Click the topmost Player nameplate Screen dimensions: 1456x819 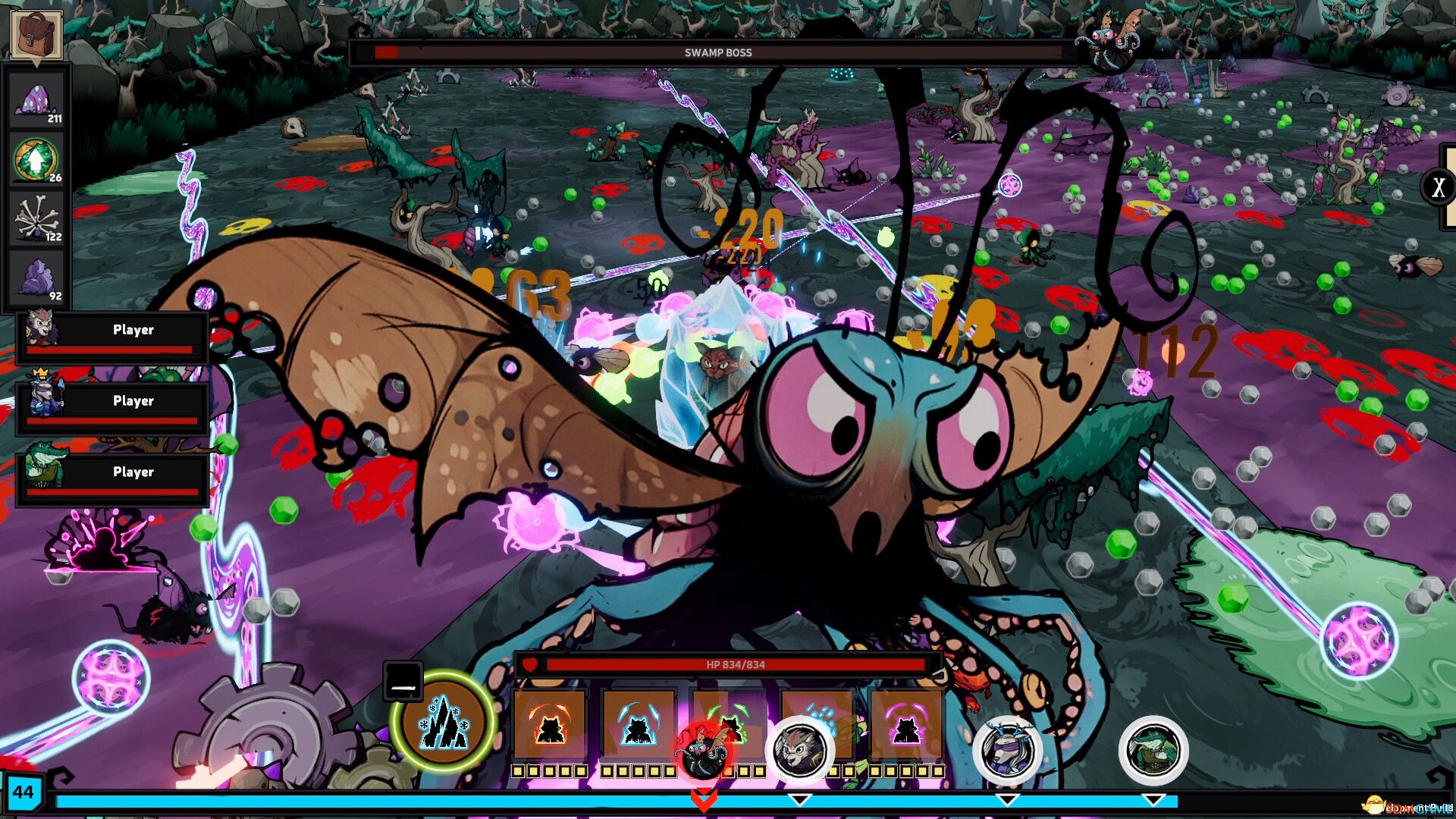133,330
